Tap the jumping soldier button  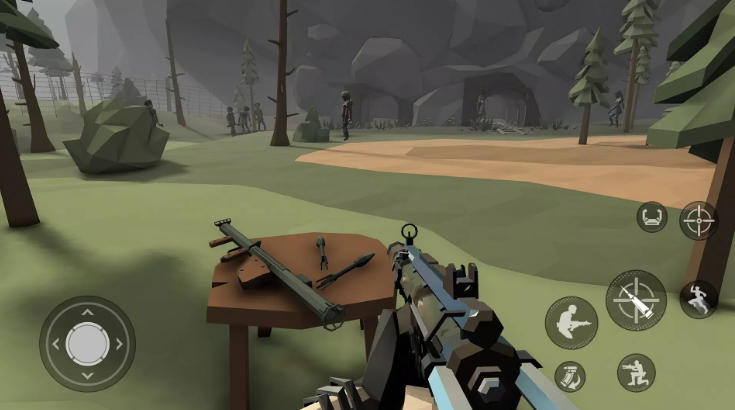(x=698, y=299)
